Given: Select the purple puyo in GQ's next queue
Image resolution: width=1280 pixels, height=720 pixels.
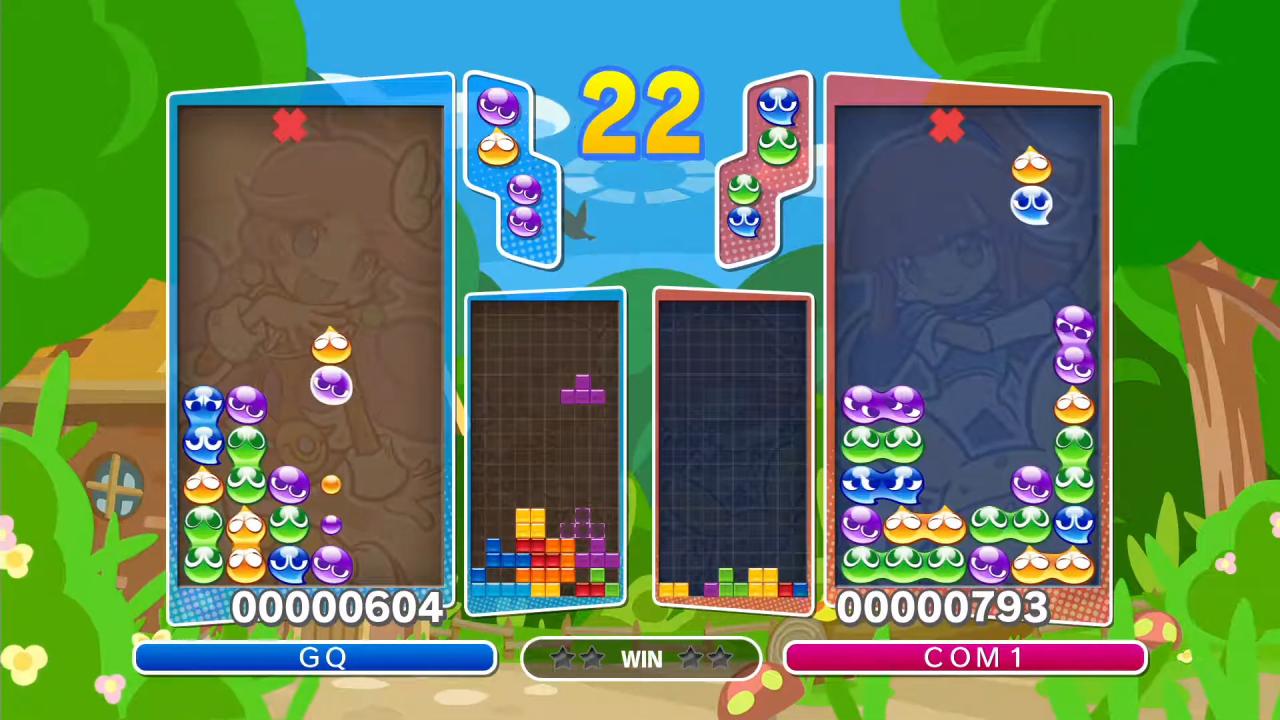Looking at the screenshot, I should click(x=499, y=105).
